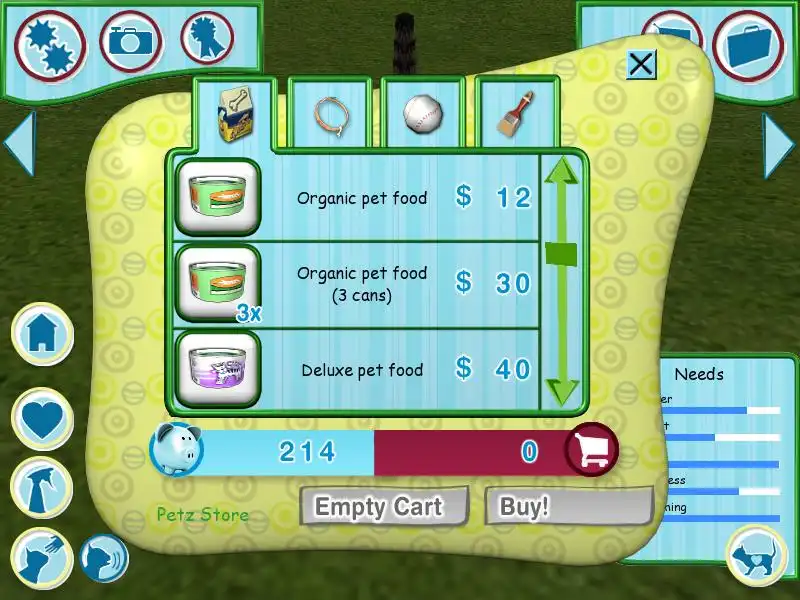Click the shop list's up arrow
Image resolution: width=800 pixels, height=600 pixels.
pyautogui.click(x=562, y=170)
